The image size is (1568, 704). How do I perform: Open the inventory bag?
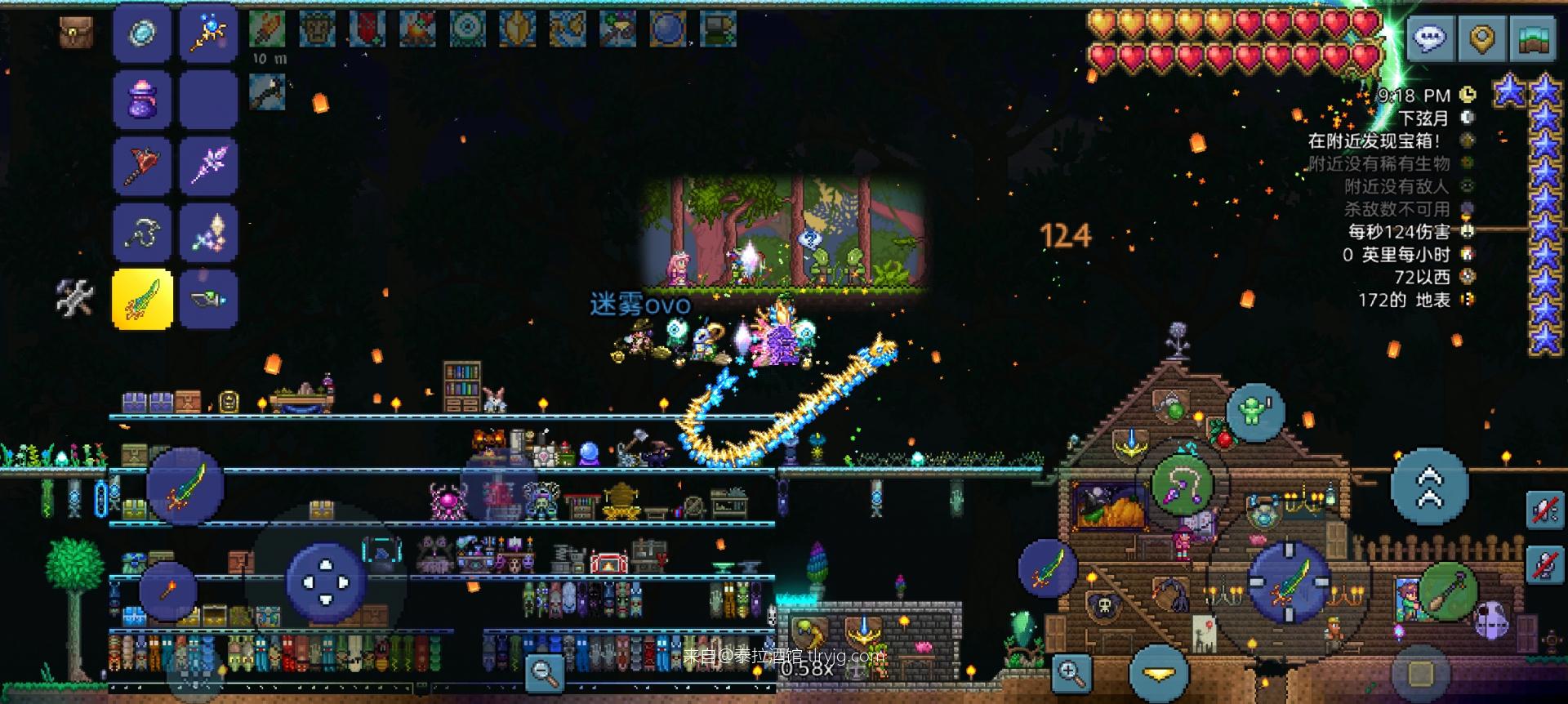pos(76,33)
